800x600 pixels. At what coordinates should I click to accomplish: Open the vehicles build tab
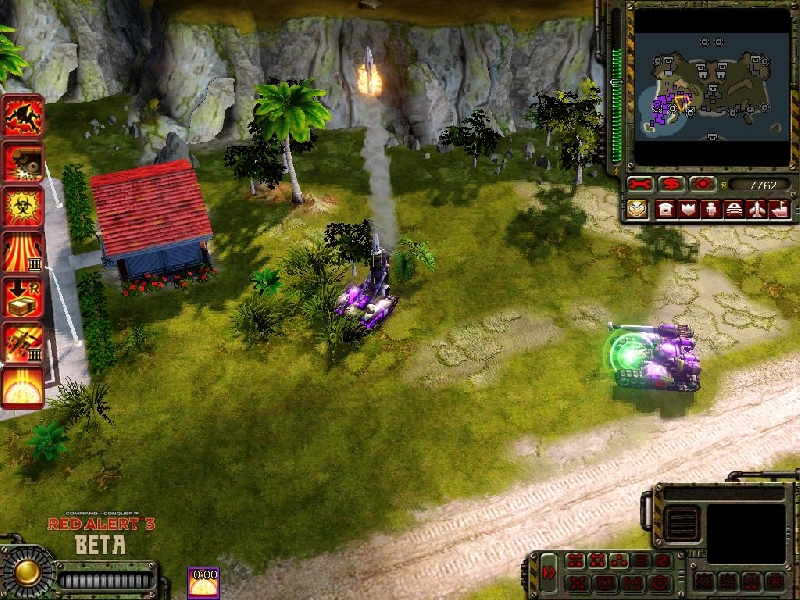[x=733, y=209]
